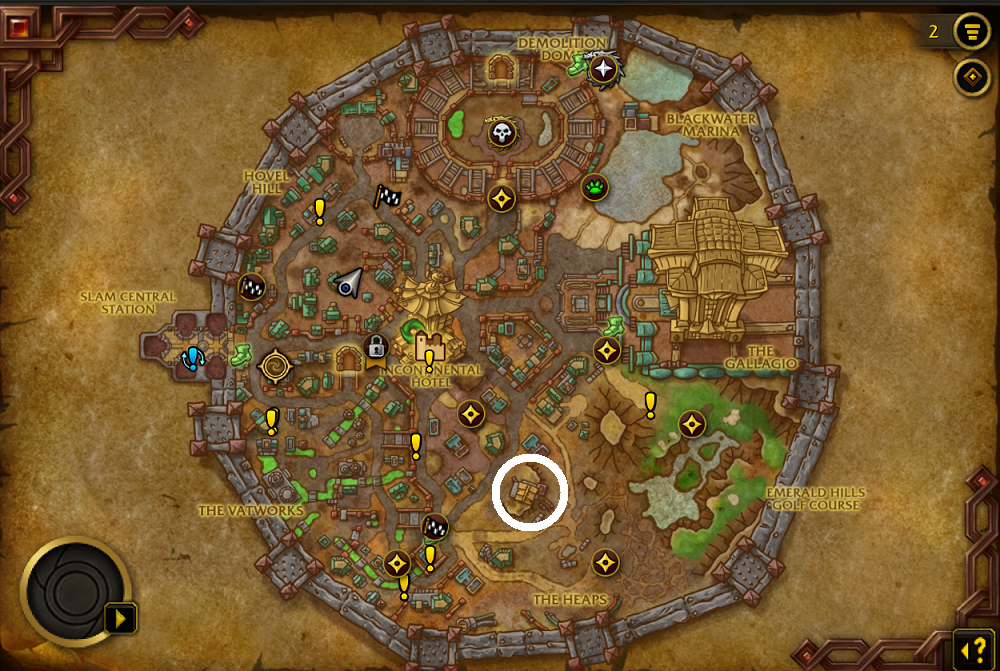Click the sawblade star marker at Demolition Dome
Screen dimensions: 1000x671
click(x=604, y=70)
